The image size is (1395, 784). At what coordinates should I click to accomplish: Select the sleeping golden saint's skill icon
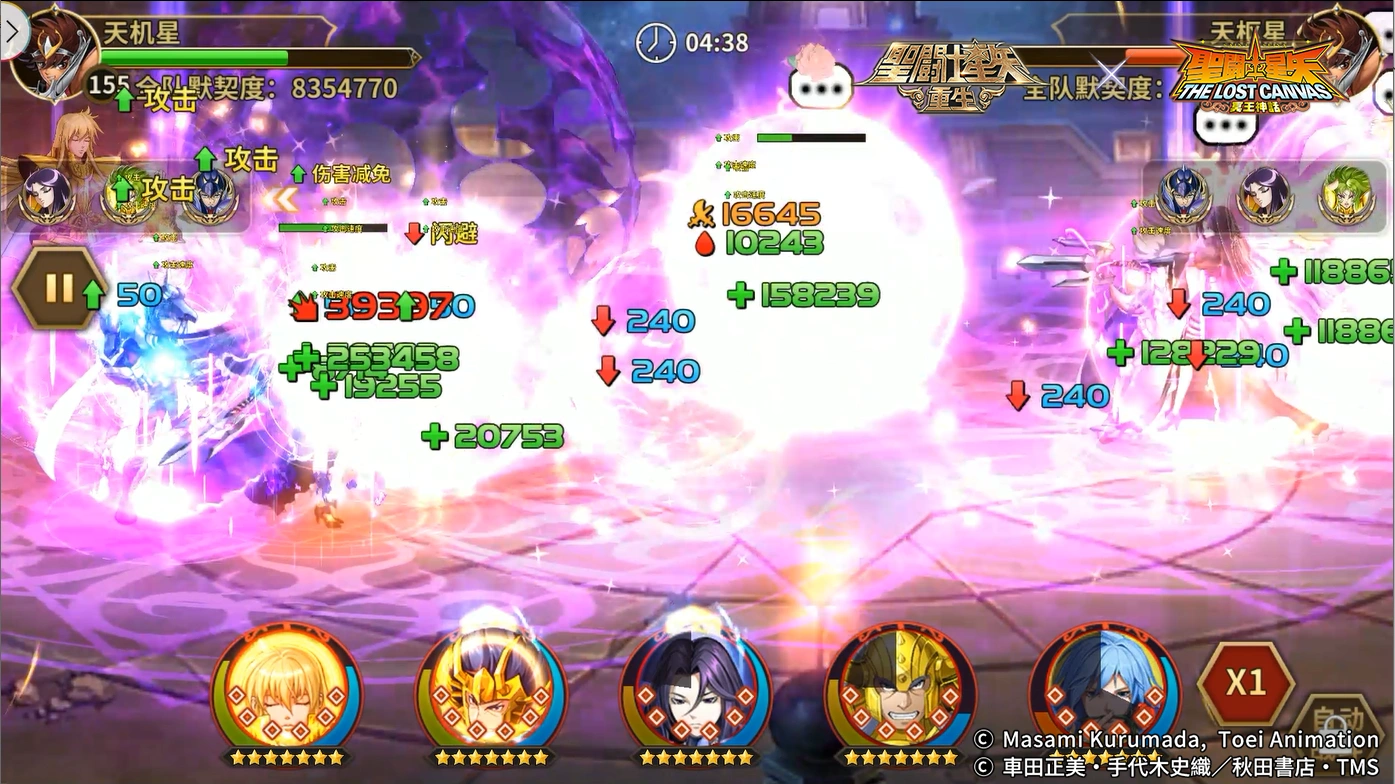point(288,690)
